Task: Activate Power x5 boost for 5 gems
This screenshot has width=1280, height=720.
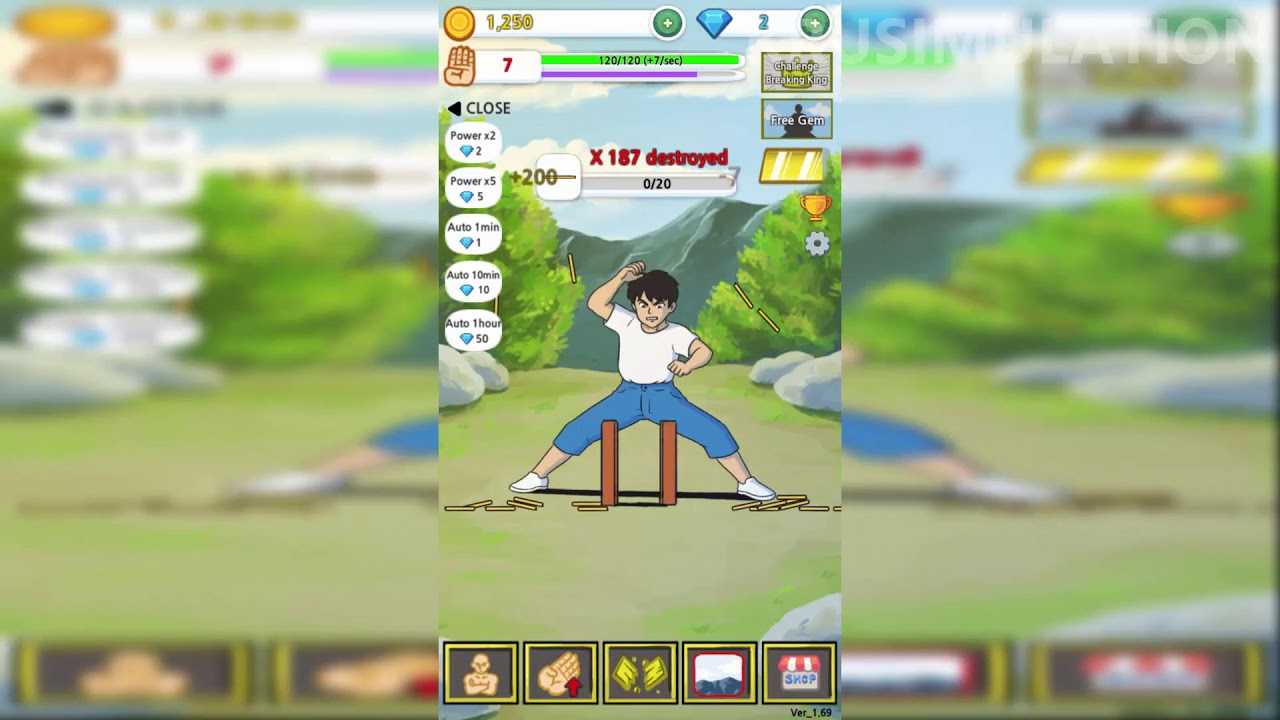Action: tap(473, 188)
